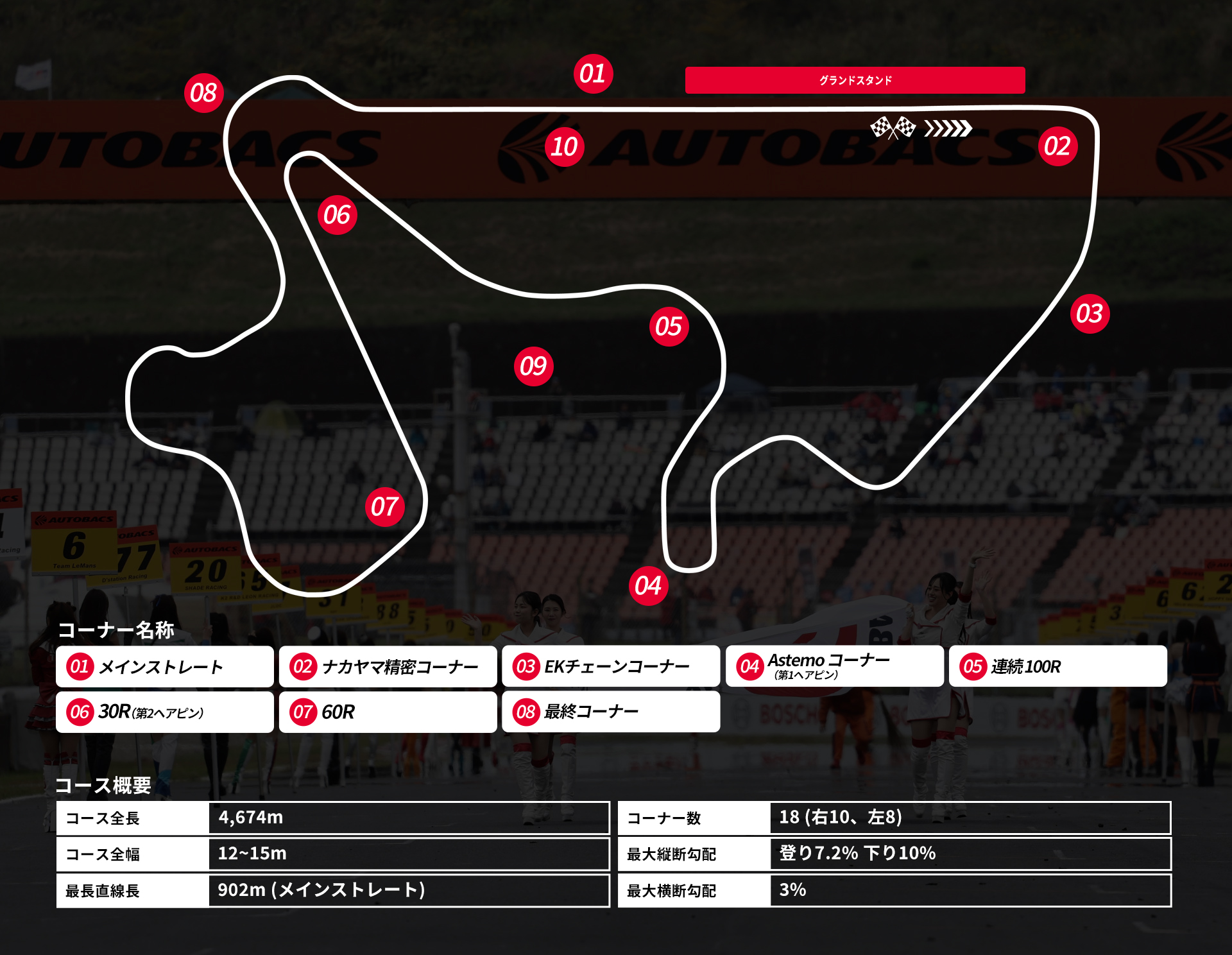Click the Astemo コーナー legend entry
1232x955 pixels.
(x=834, y=667)
